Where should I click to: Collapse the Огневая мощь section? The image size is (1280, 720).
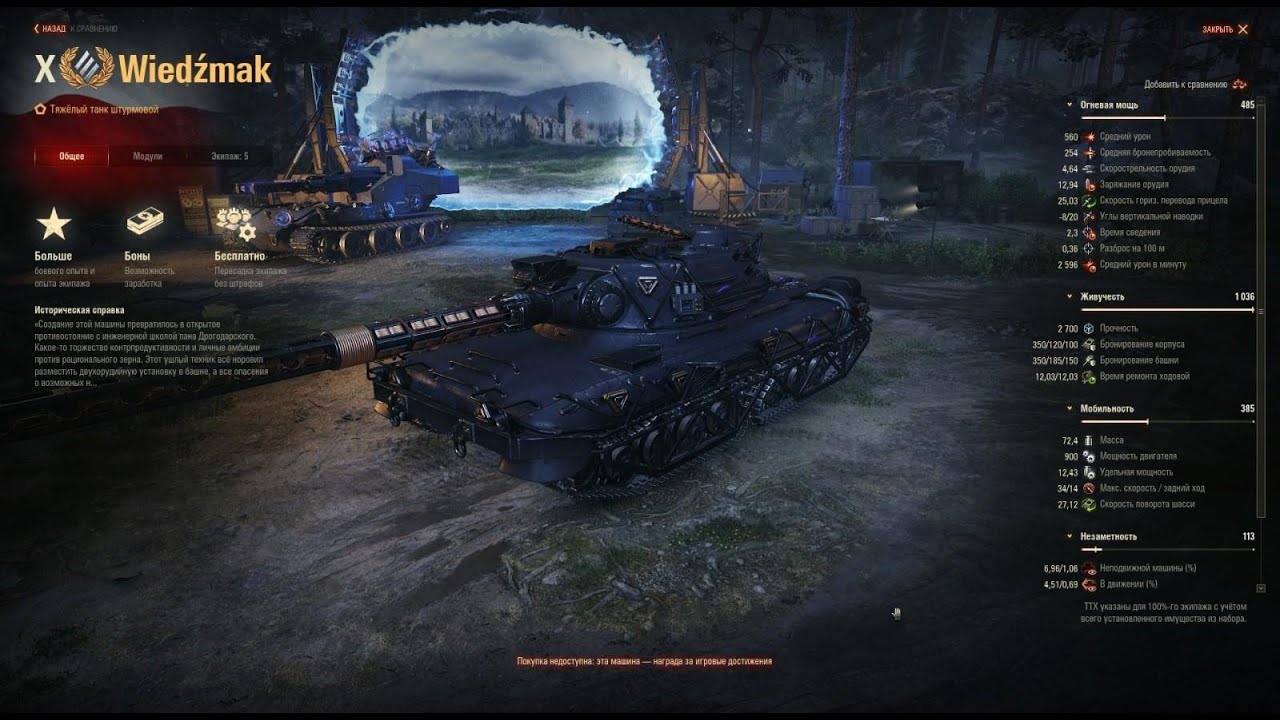tap(1108, 105)
